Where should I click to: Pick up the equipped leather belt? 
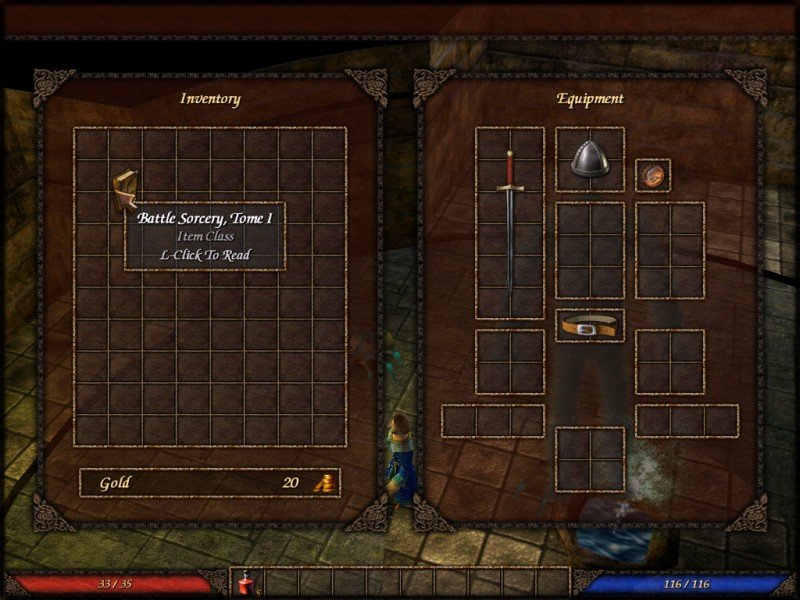(589, 326)
